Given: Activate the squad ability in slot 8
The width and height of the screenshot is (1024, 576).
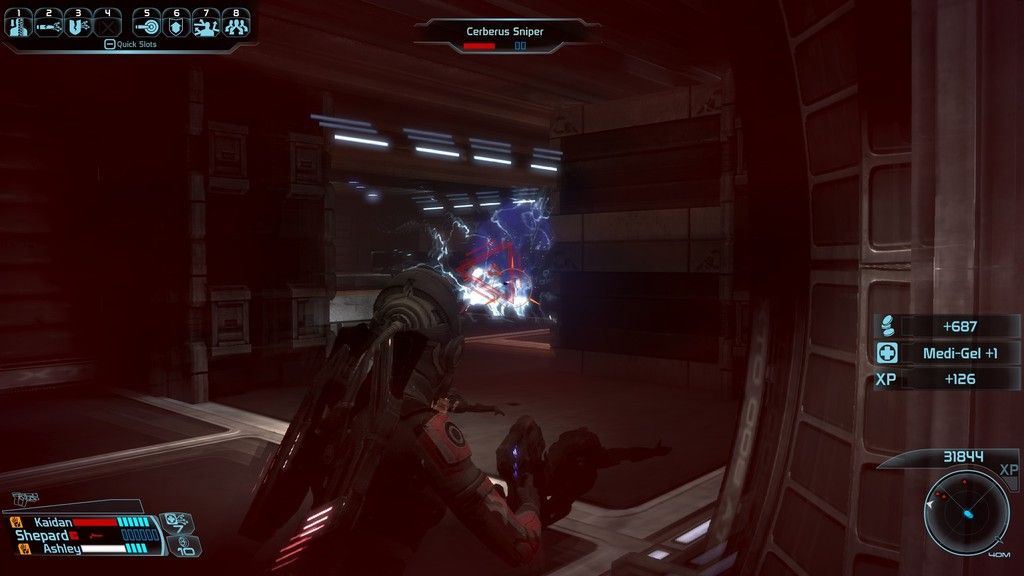Looking at the screenshot, I should click(236, 24).
